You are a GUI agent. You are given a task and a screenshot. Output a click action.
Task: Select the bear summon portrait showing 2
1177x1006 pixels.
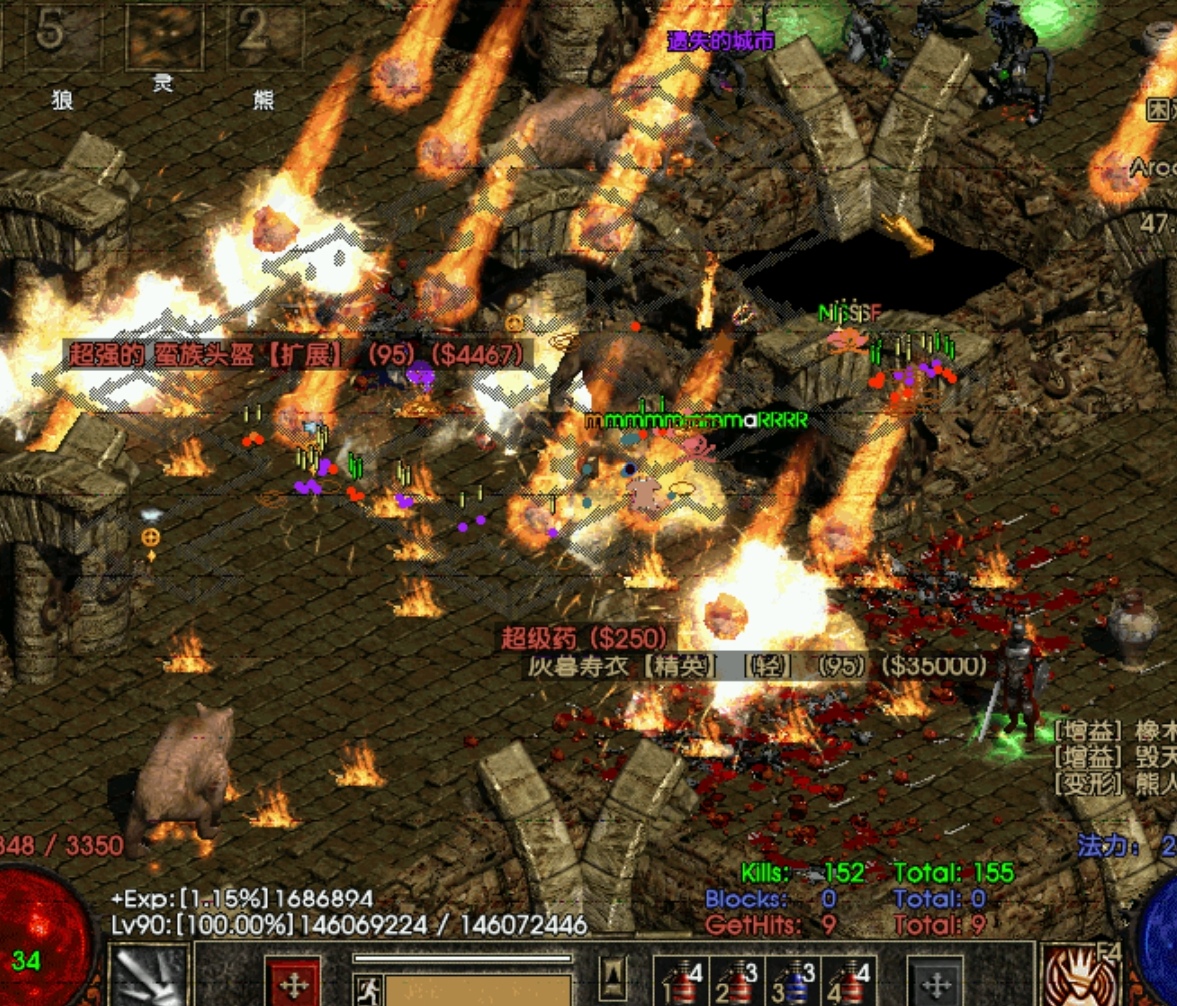pos(264,36)
